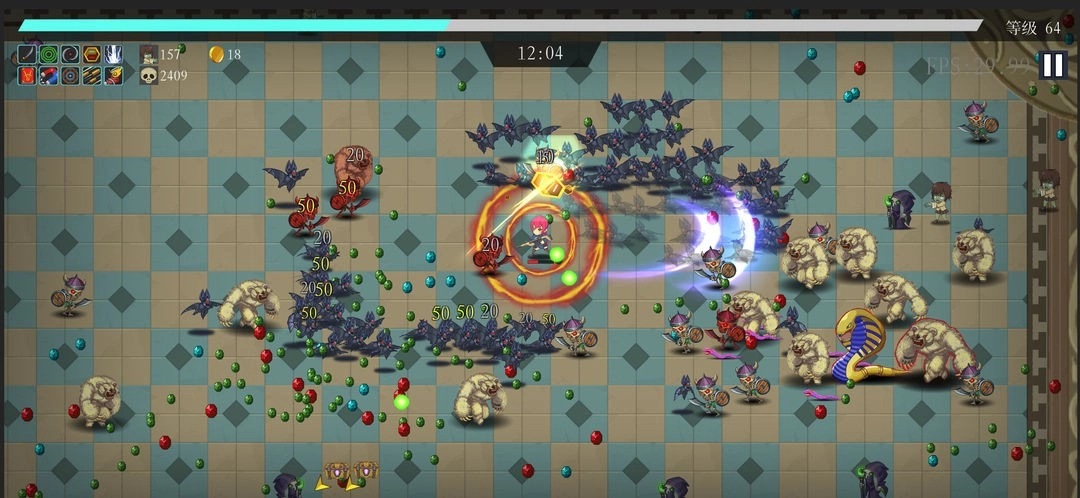Choose the round target wheel passive icon
Viewport: 1080px width, 498px height.
coord(70,76)
